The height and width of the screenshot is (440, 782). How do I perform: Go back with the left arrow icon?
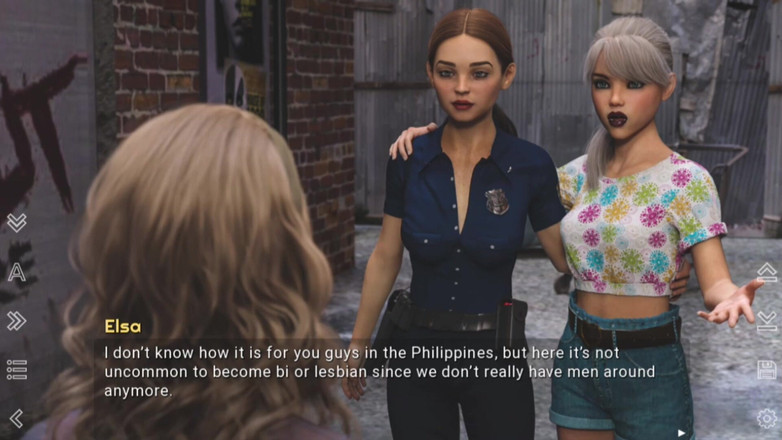(x=16, y=418)
